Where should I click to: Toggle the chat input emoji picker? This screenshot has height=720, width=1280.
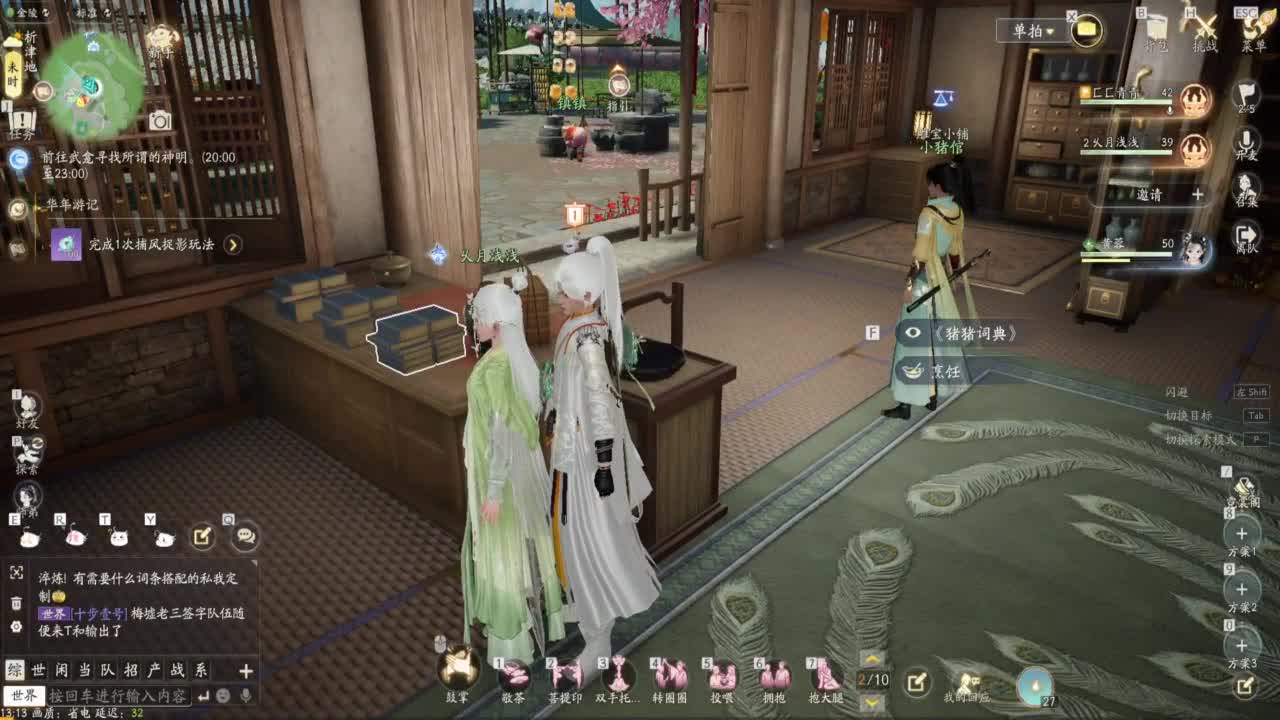225,695
